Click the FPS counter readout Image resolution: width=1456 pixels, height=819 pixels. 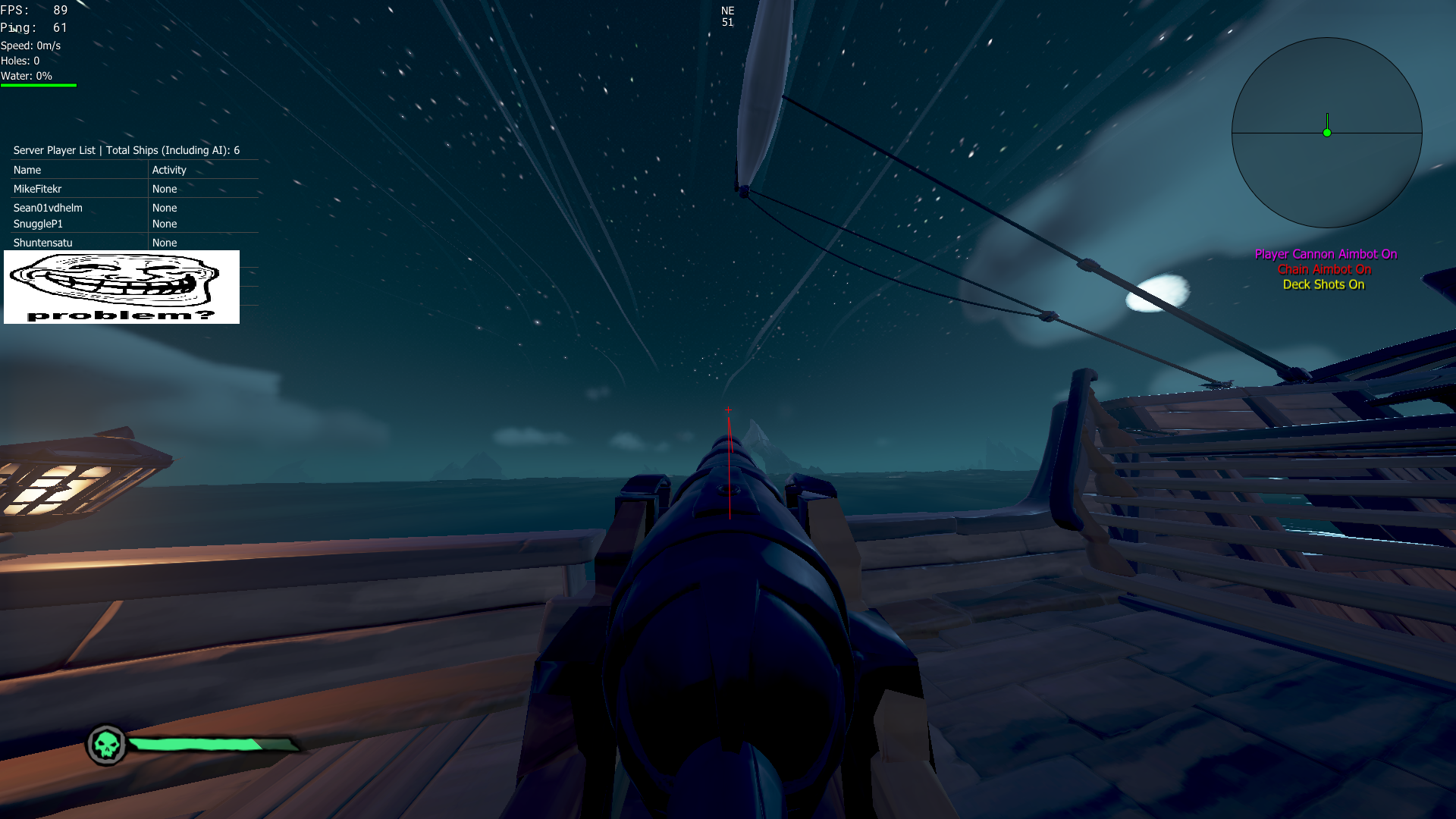coord(34,10)
